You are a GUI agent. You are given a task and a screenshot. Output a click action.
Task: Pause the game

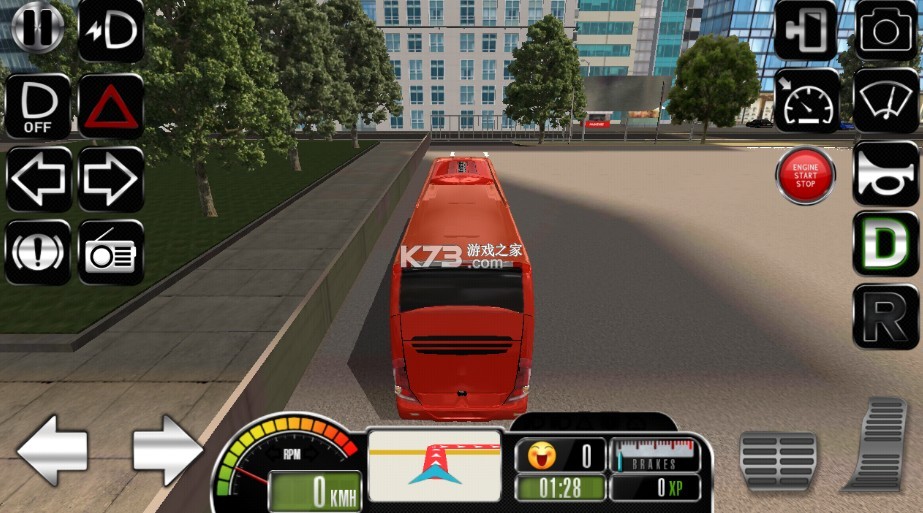[x=38, y=30]
